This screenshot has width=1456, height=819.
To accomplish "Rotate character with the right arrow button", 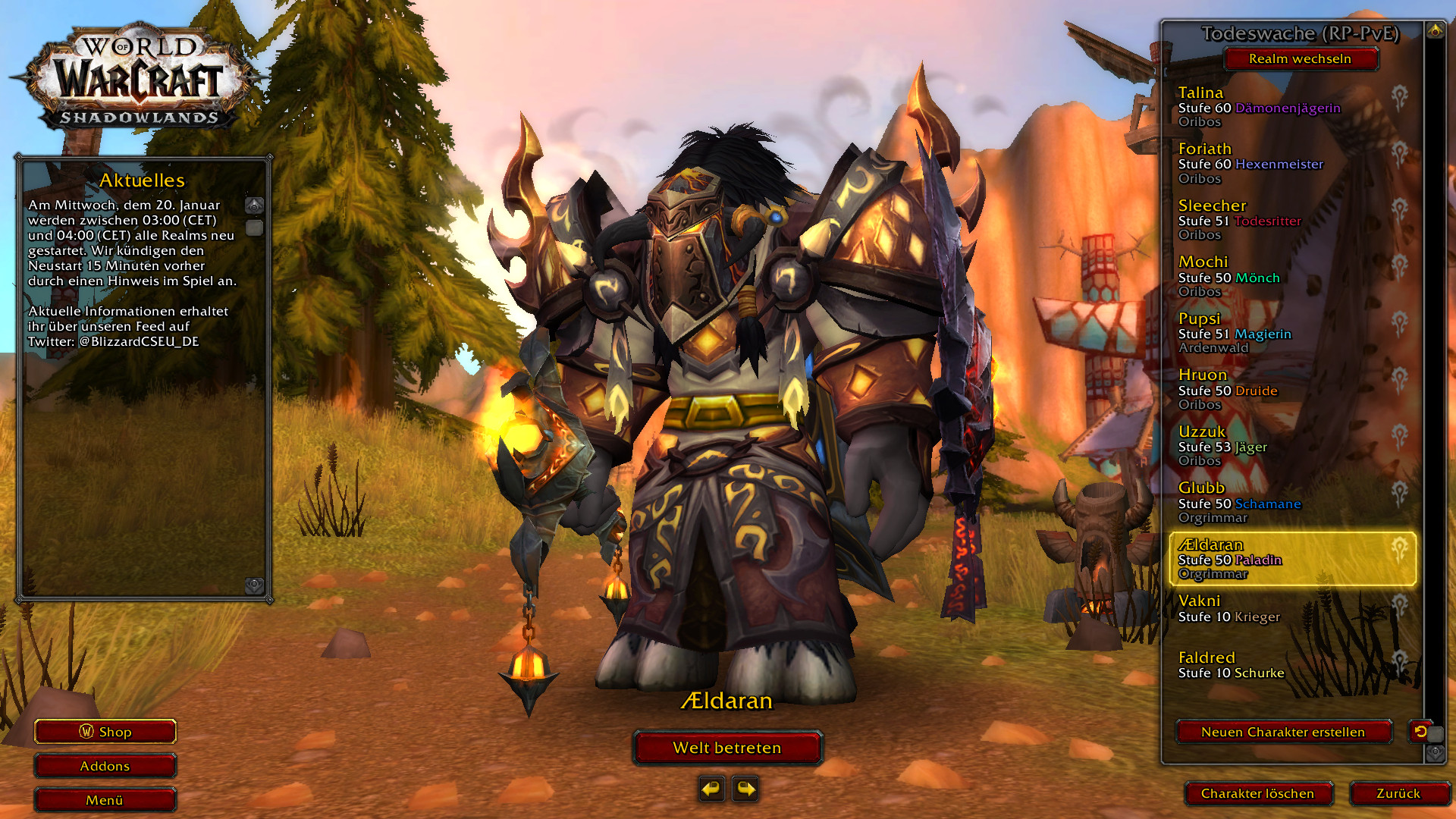I will point(745,789).
